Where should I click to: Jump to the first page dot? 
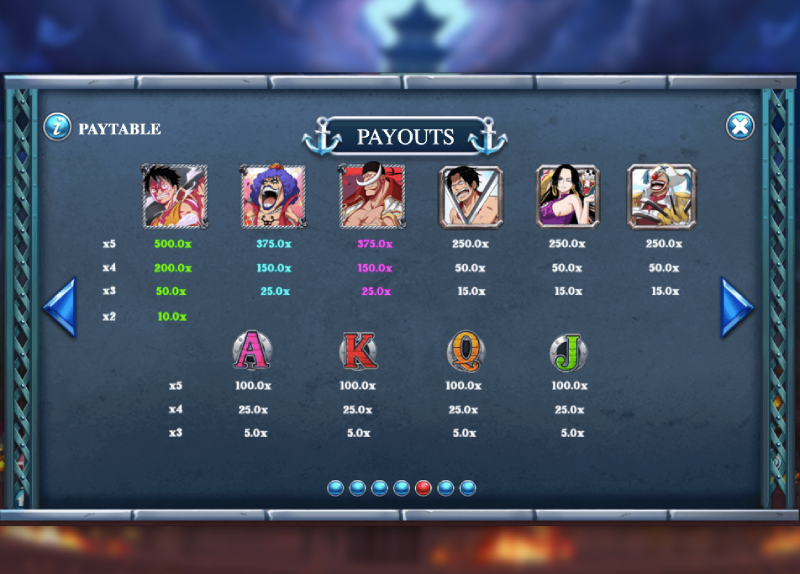click(x=336, y=488)
